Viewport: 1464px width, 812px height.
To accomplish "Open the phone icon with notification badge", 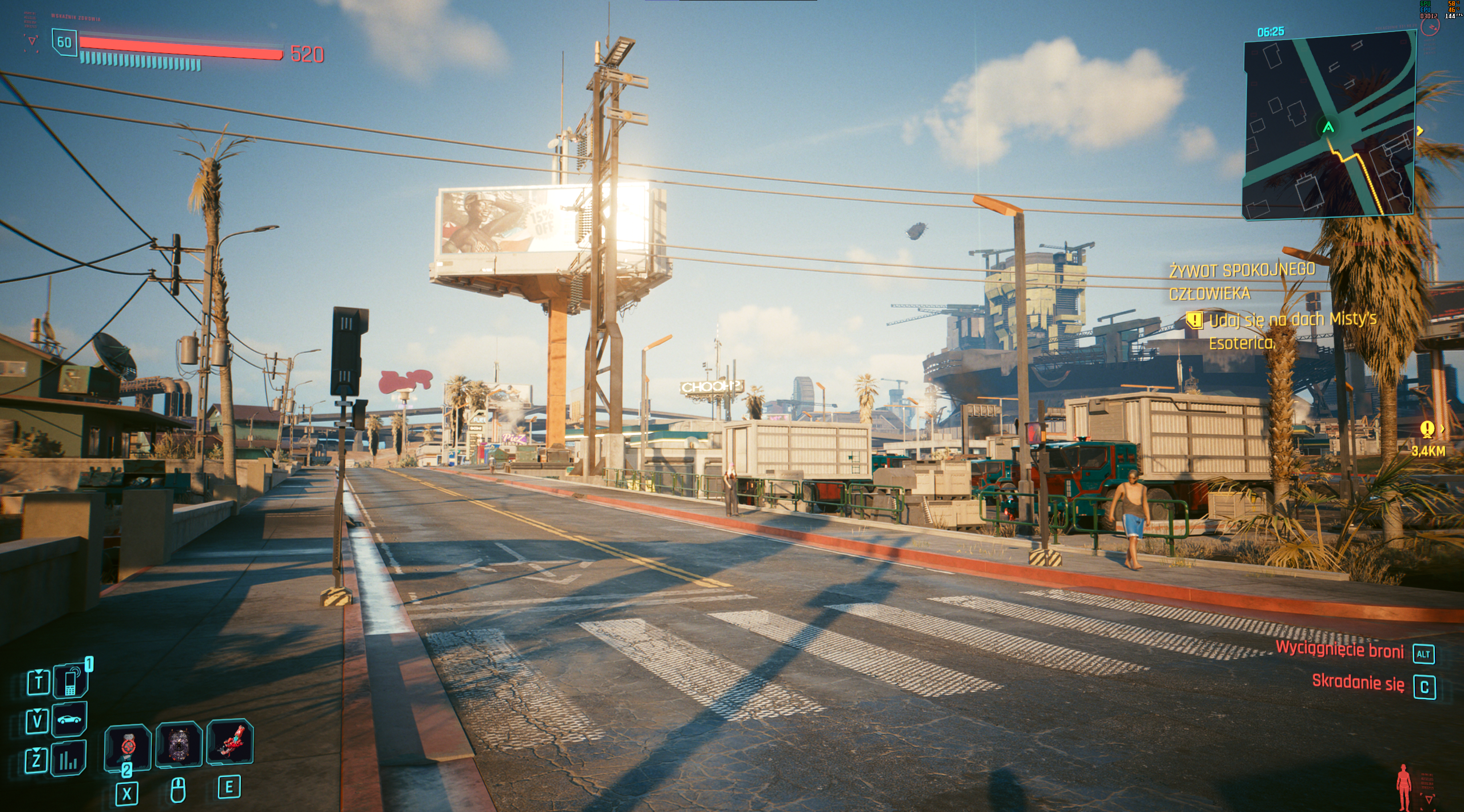I will (70, 682).
